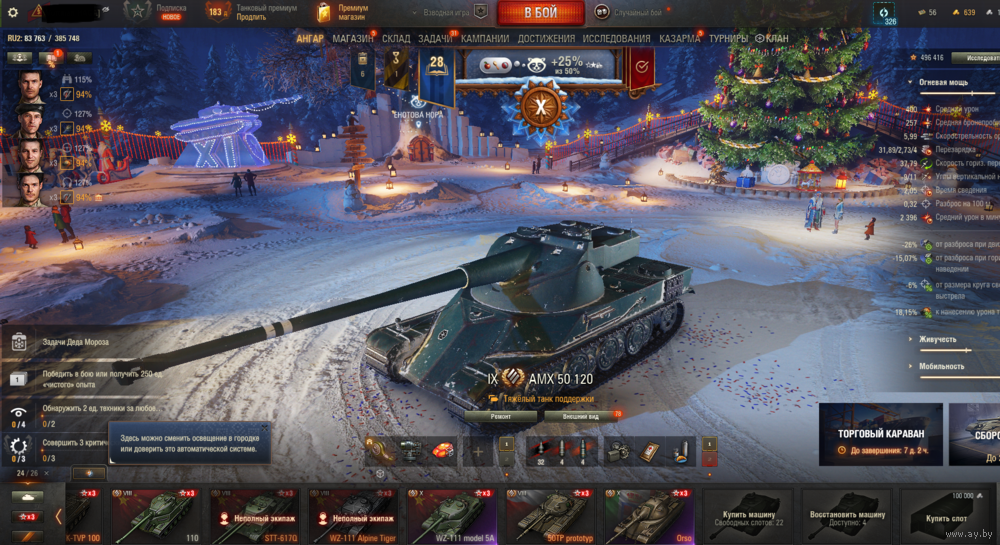1000x545 pixels.
Task: Switch to the СКЛАД tab
Action: 396,38
